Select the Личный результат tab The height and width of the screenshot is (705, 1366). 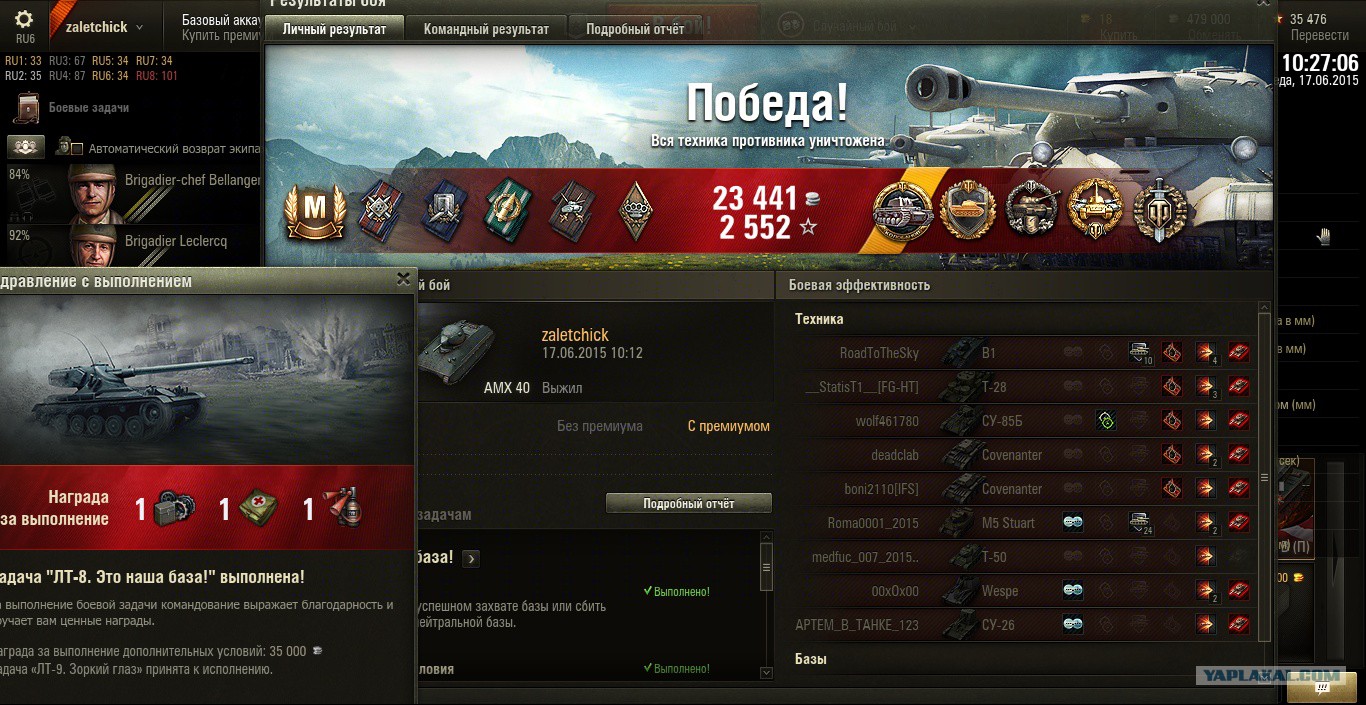coord(334,29)
